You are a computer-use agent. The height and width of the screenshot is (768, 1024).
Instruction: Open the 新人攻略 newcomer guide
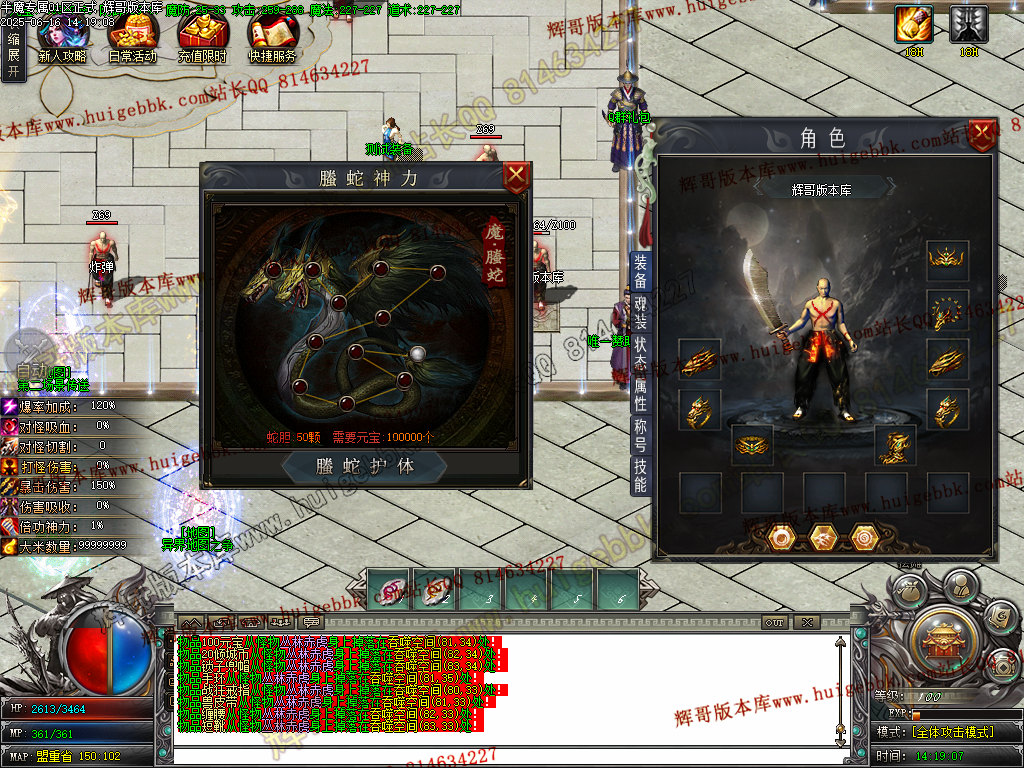coord(62,42)
